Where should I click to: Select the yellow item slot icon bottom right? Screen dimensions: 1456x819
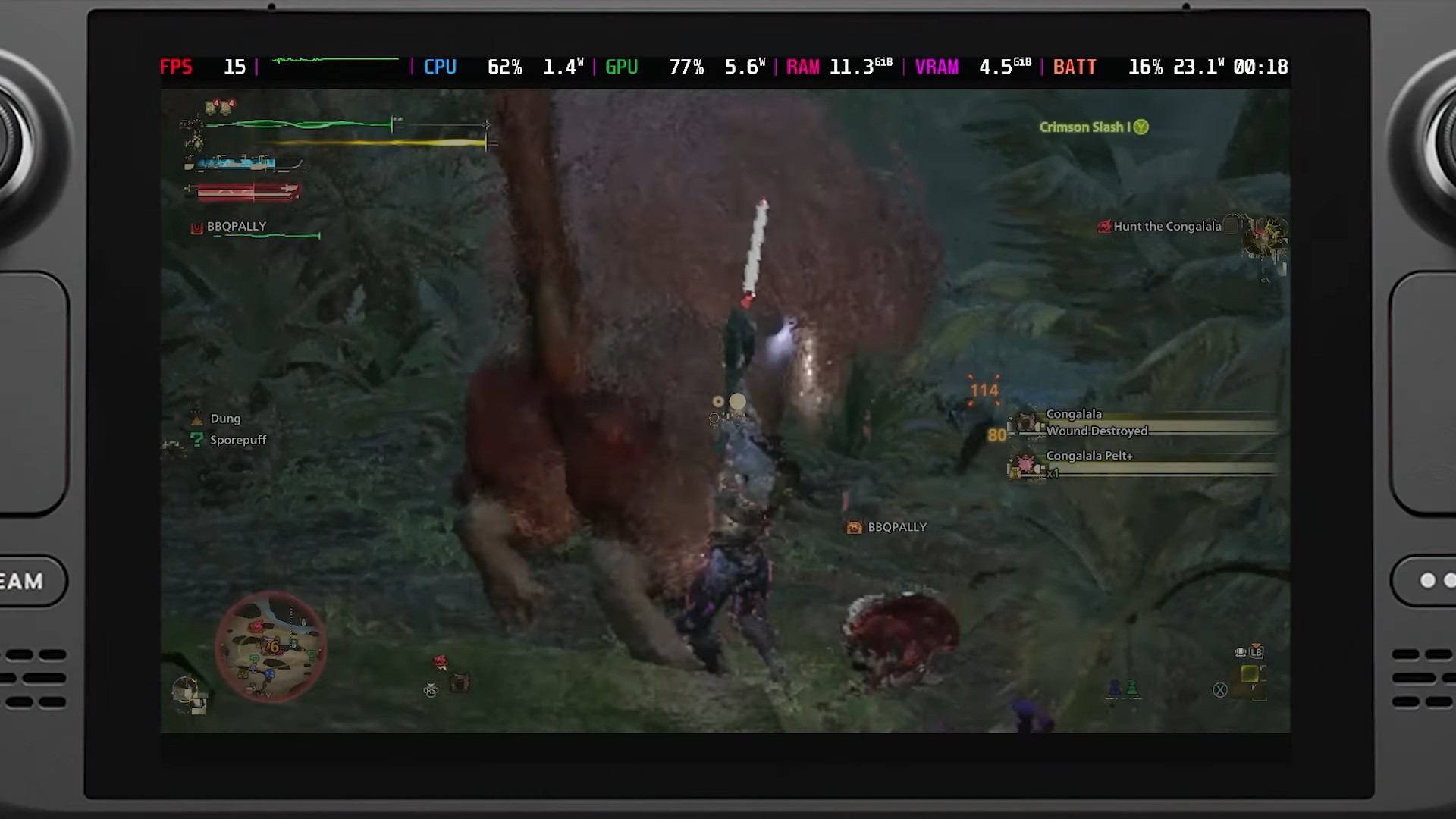[x=1250, y=674]
